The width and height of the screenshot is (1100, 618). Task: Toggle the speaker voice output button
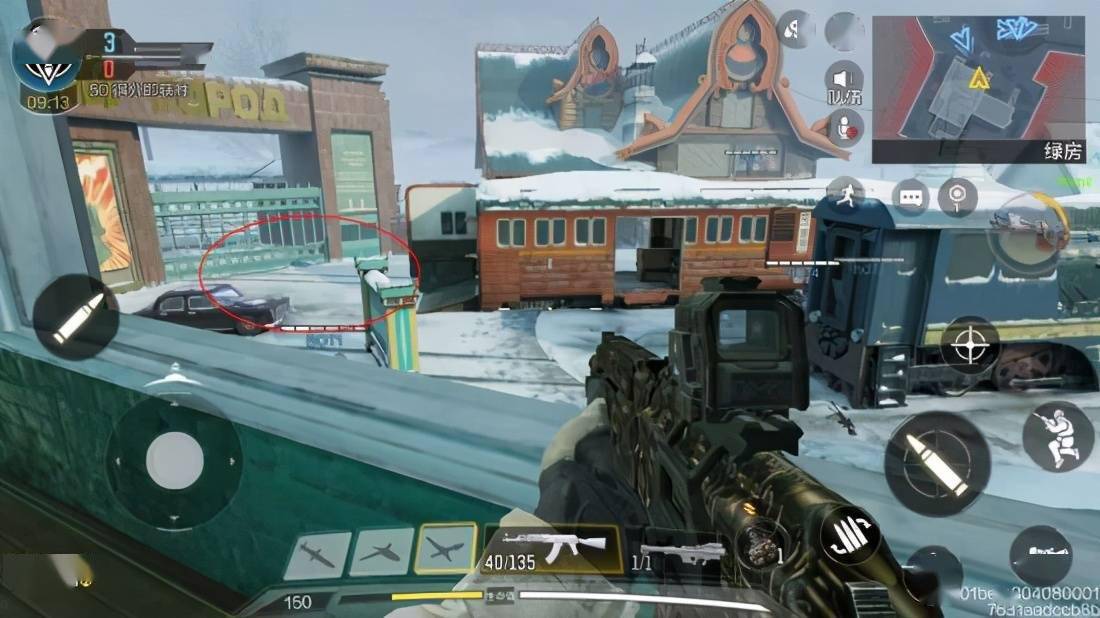(845, 80)
